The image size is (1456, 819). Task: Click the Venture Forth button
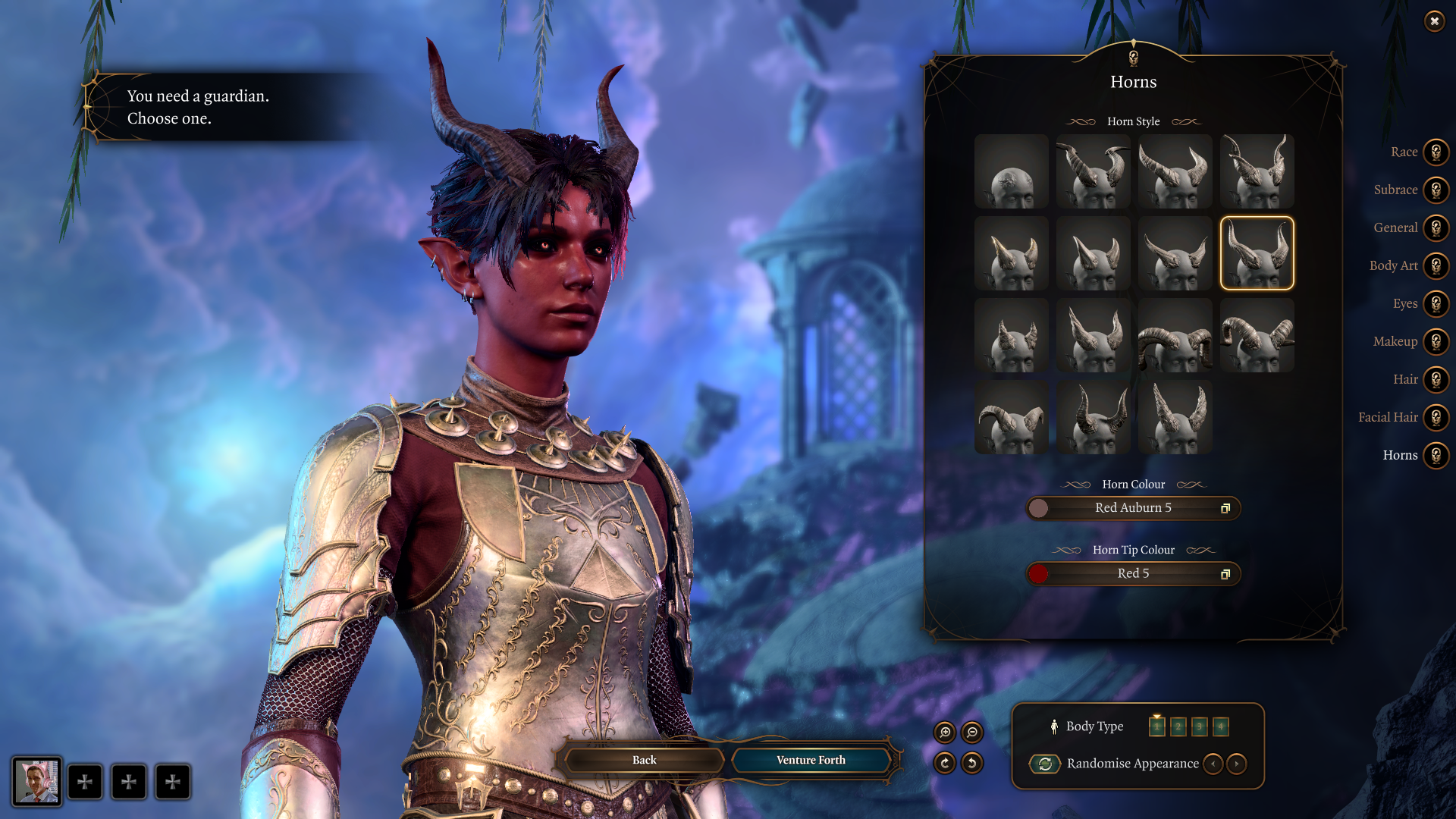click(811, 760)
